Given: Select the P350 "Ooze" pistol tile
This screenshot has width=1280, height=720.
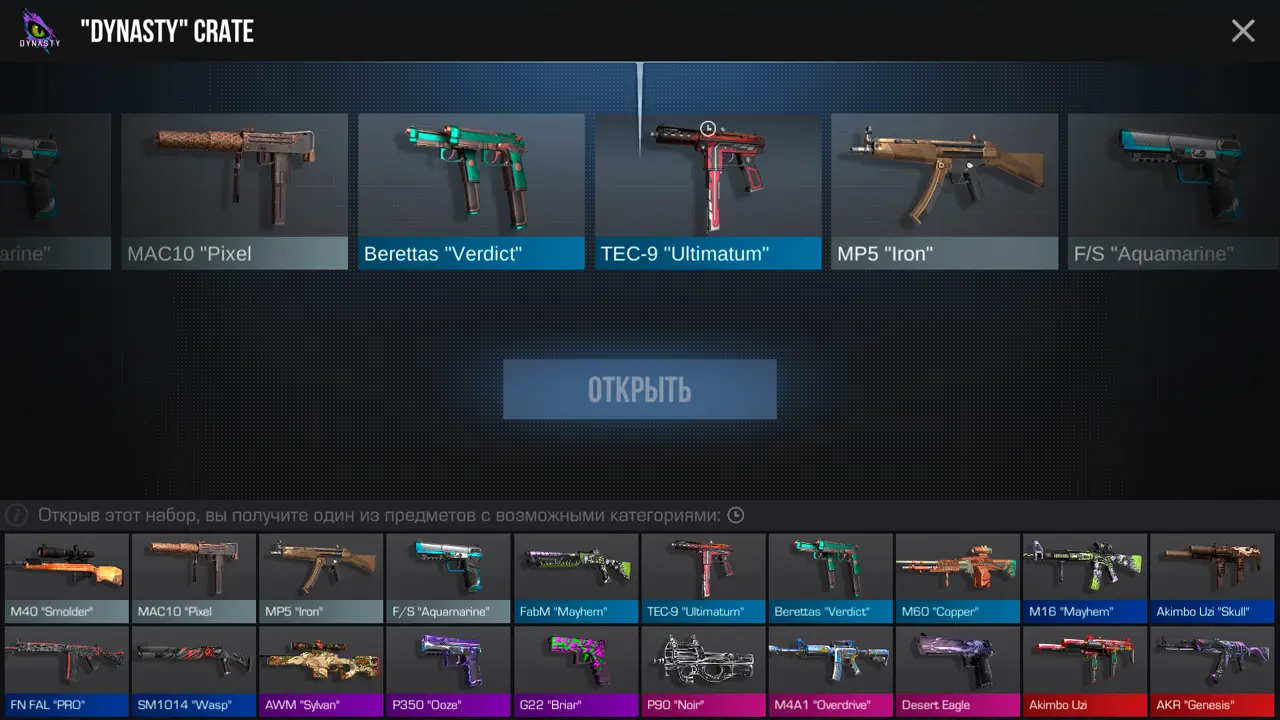Looking at the screenshot, I should tap(449, 671).
